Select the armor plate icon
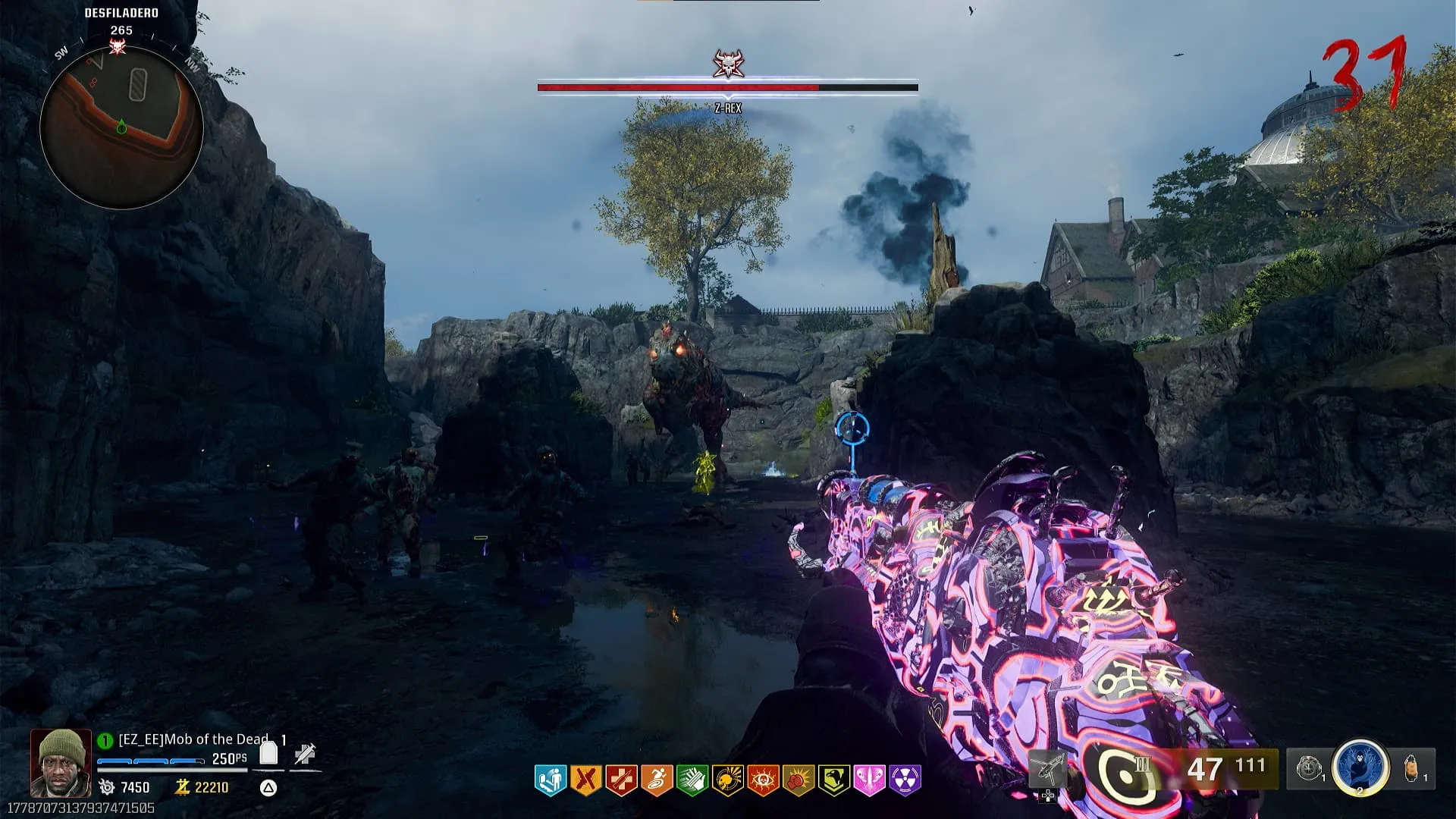The width and height of the screenshot is (1456, 819). 268,753
